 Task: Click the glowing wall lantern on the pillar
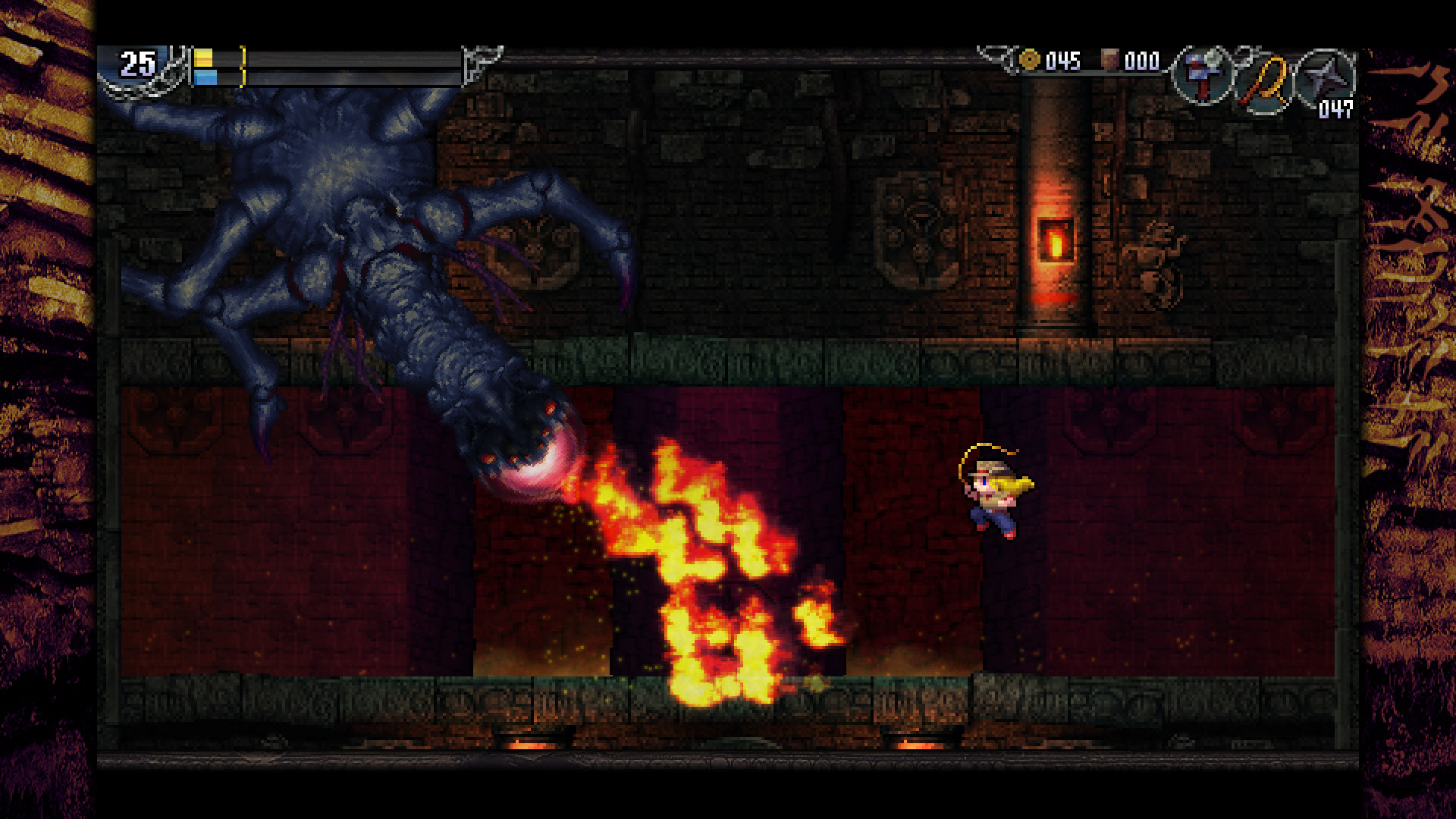pos(1055,243)
